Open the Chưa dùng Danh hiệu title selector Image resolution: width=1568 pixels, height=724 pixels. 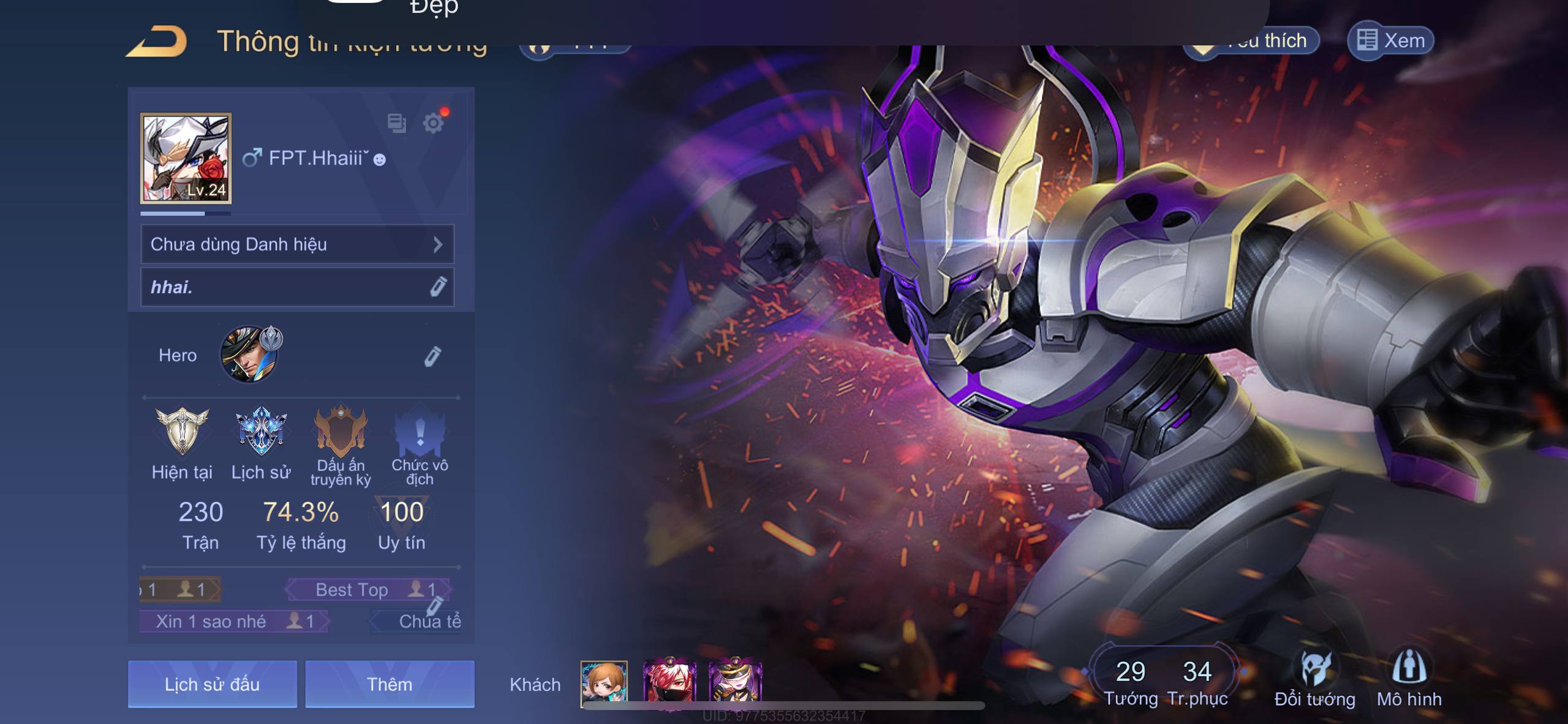tap(297, 244)
